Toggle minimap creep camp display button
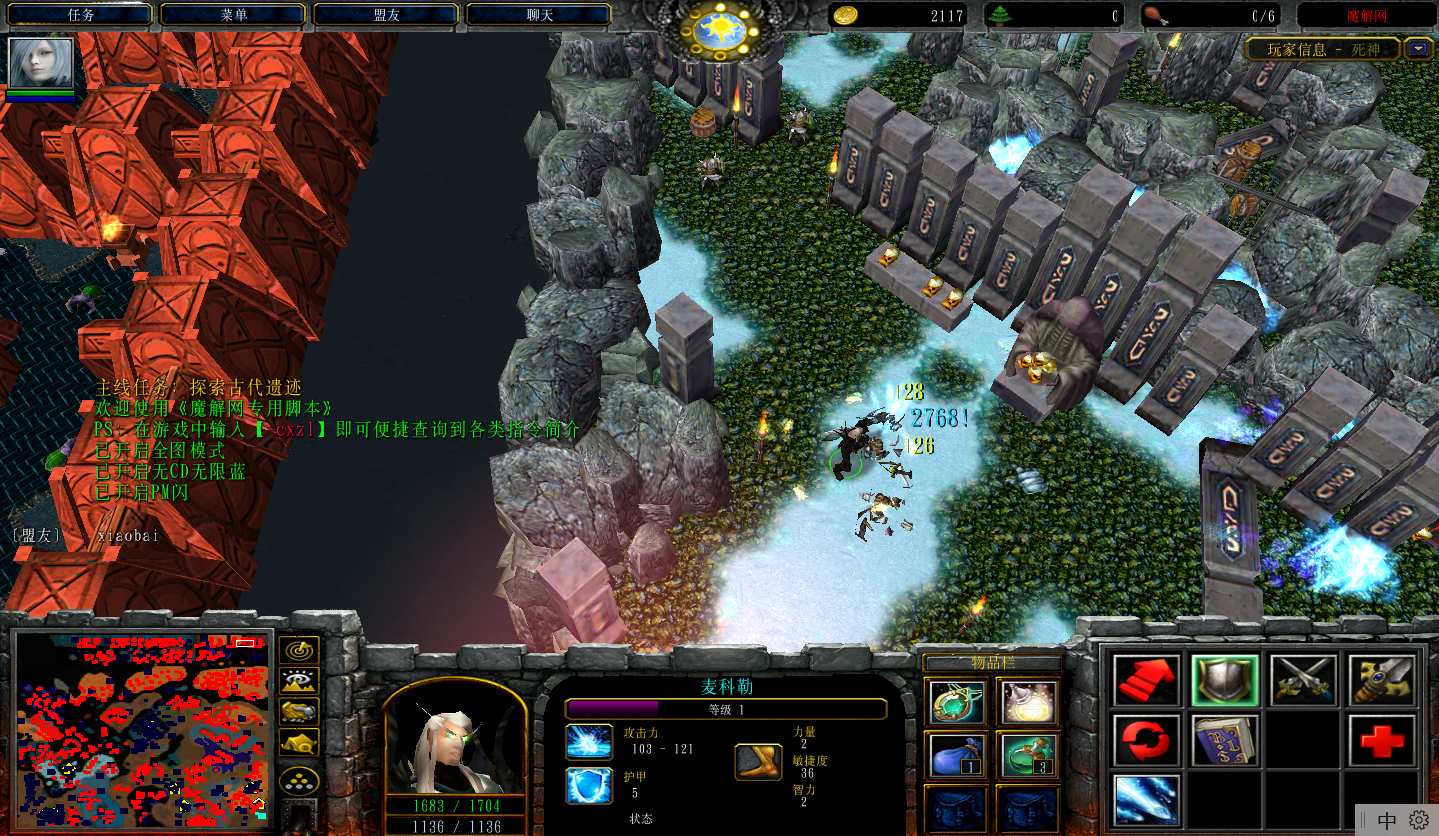 coord(299,742)
